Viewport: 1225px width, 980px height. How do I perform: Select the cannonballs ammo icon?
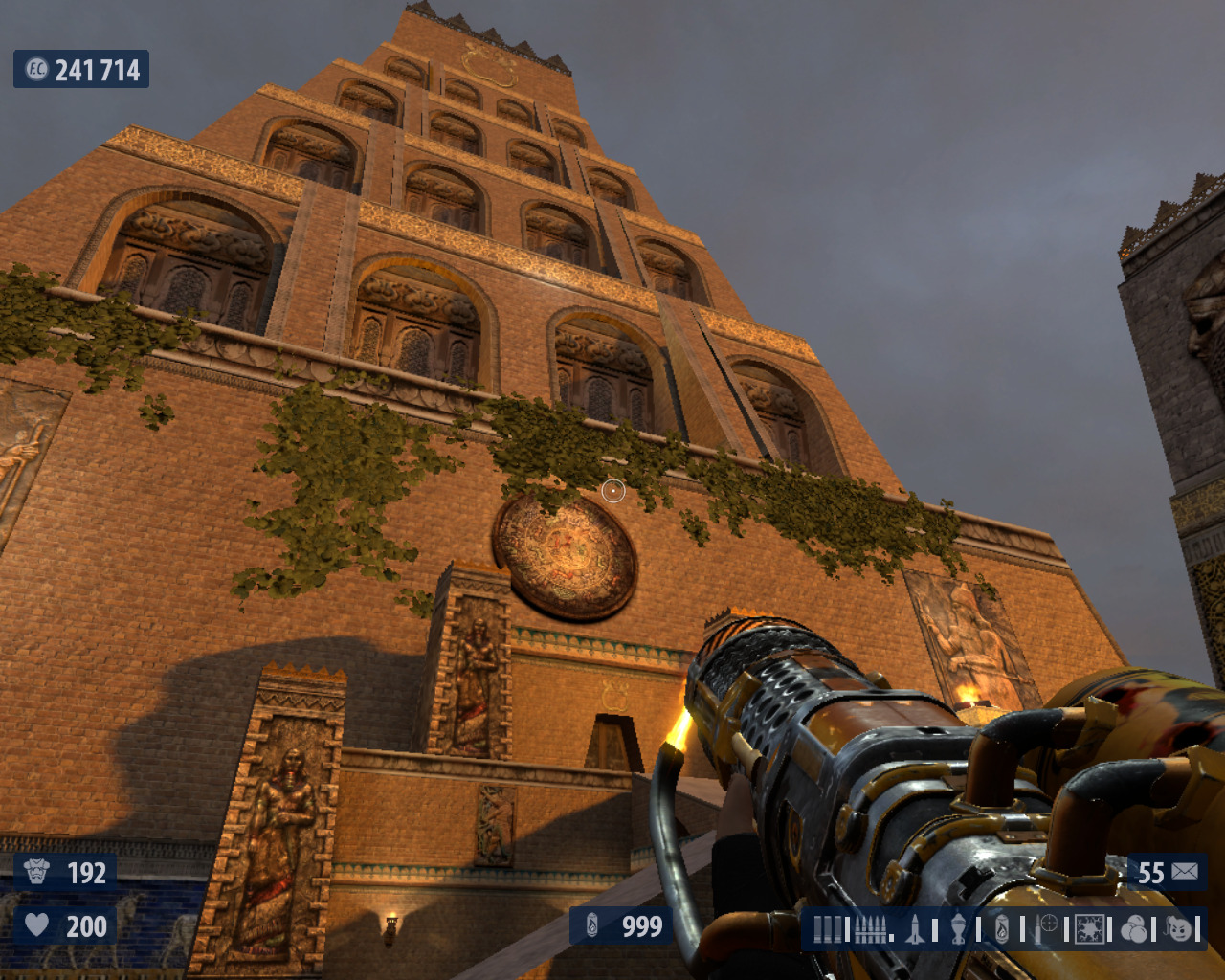pos(1133,928)
